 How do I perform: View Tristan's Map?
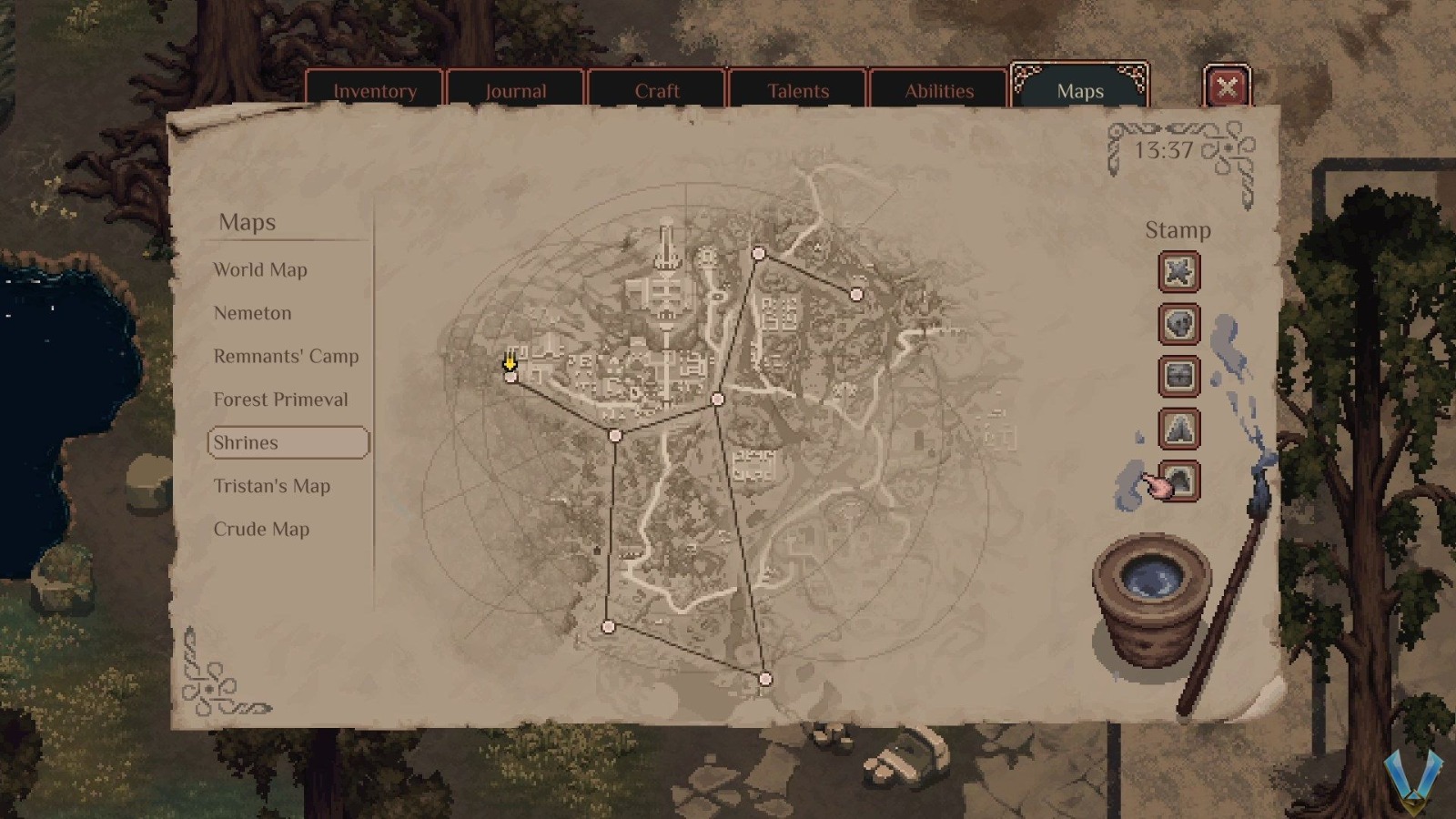pyautogui.click(x=271, y=486)
